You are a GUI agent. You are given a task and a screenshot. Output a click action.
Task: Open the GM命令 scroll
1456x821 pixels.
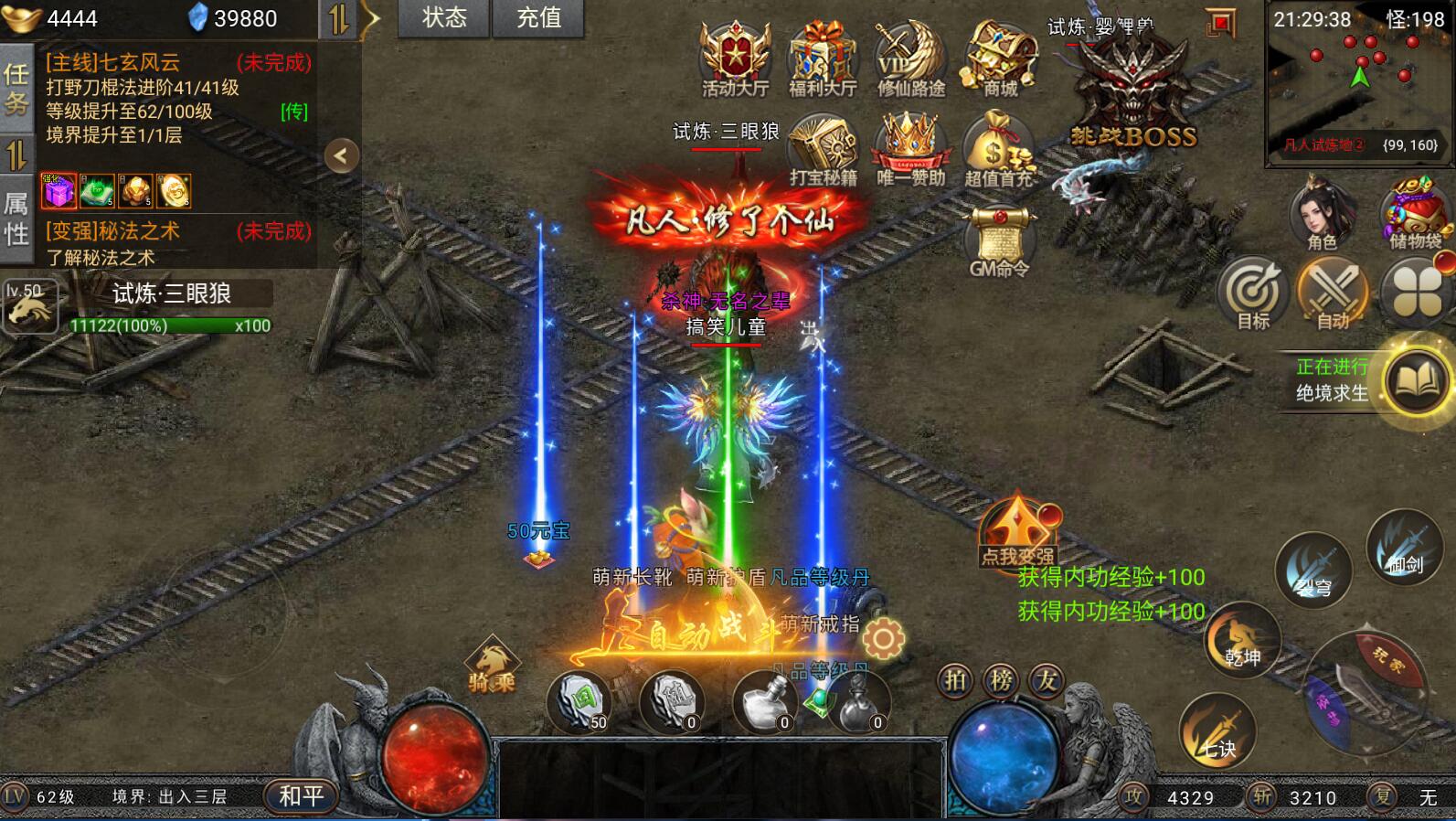click(x=999, y=240)
